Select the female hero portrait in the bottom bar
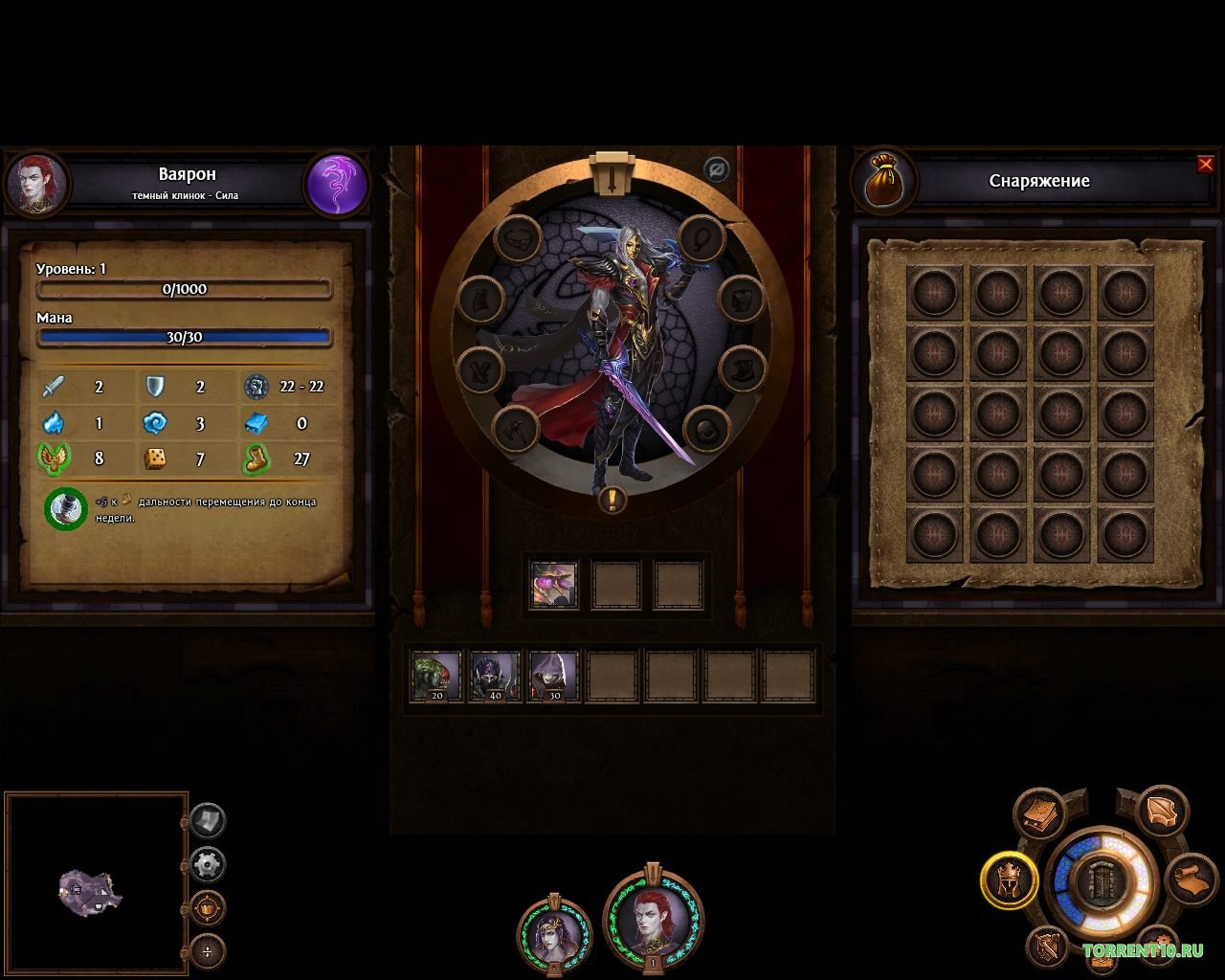 (x=554, y=934)
